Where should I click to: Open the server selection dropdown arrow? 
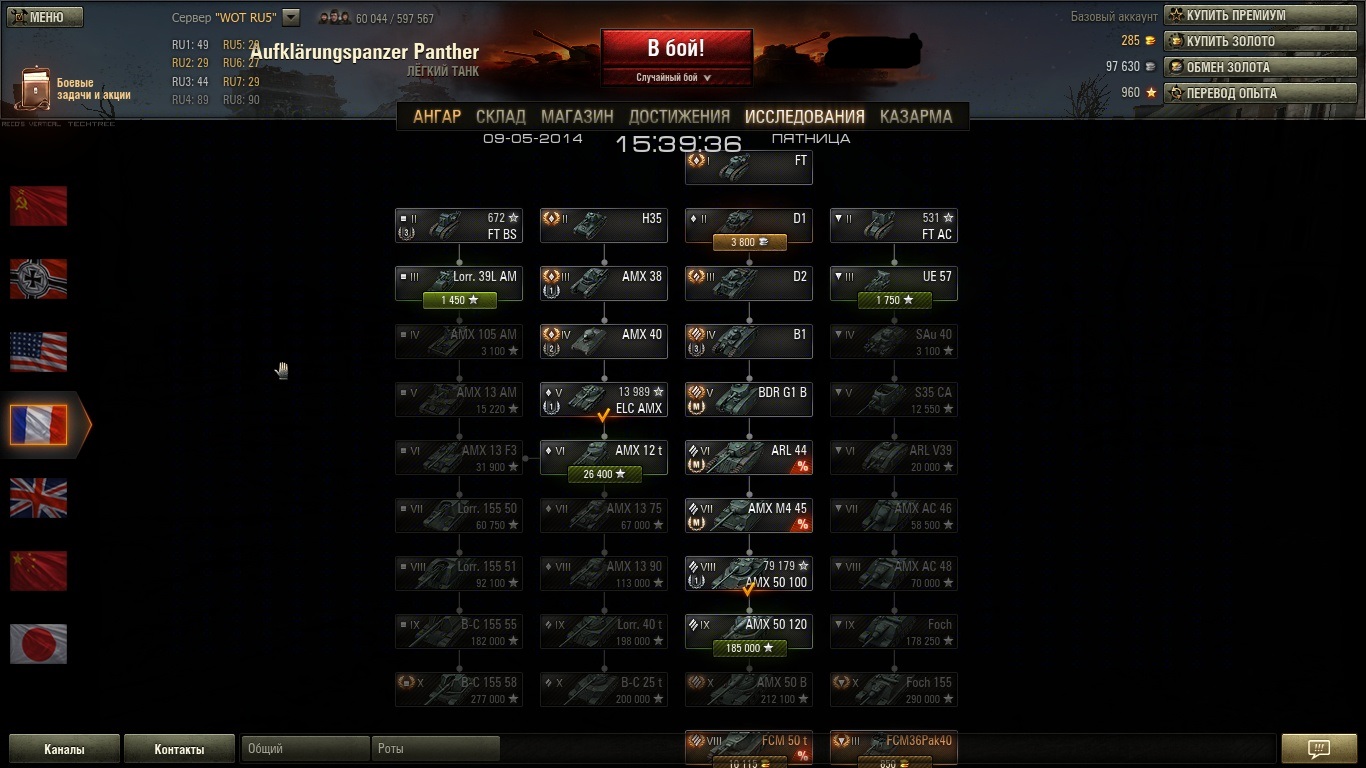pyautogui.click(x=291, y=17)
